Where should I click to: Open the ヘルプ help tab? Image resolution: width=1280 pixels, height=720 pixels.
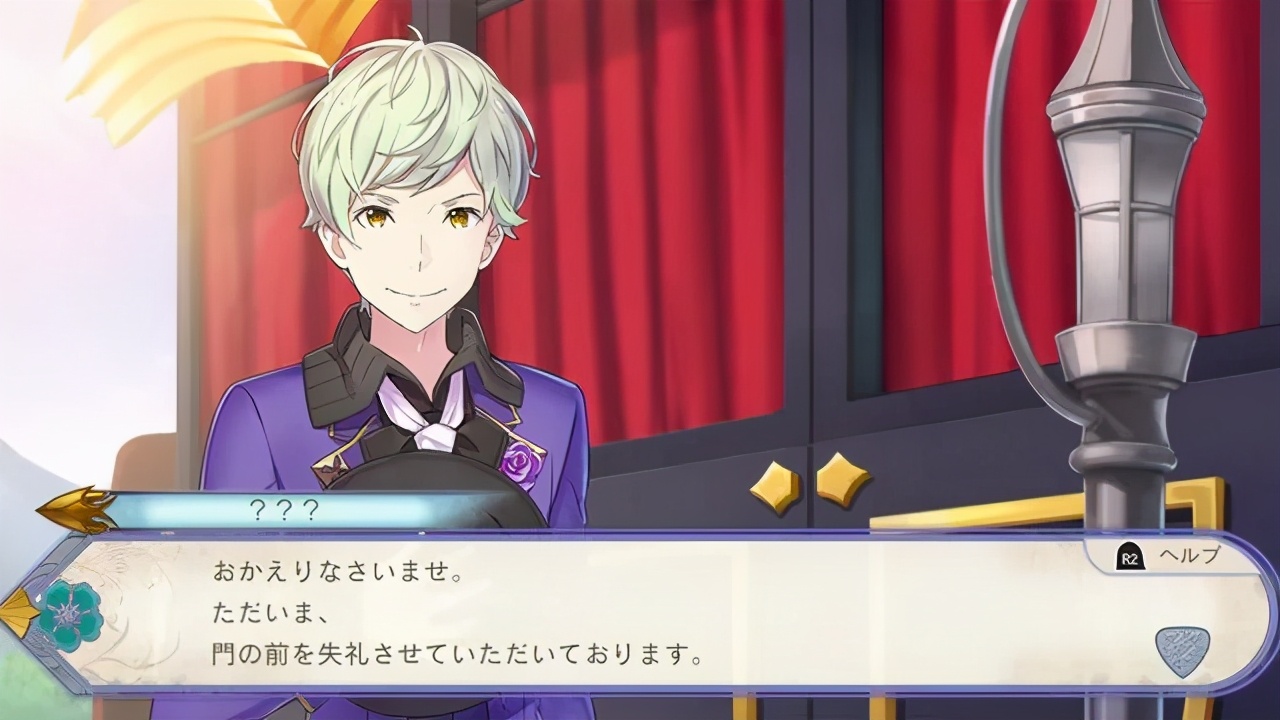tap(1170, 557)
